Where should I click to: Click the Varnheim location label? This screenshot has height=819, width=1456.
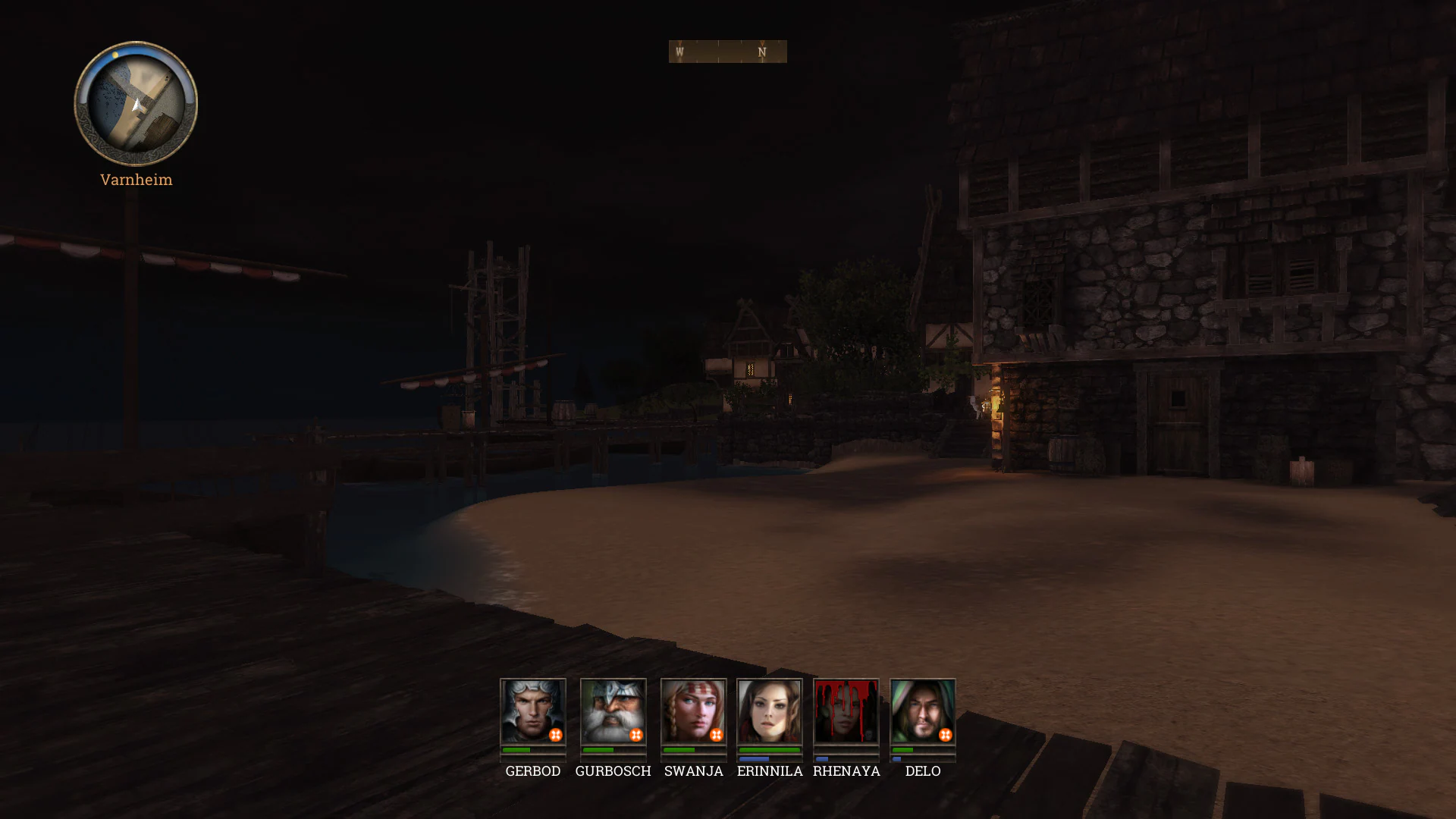click(x=136, y=180)
